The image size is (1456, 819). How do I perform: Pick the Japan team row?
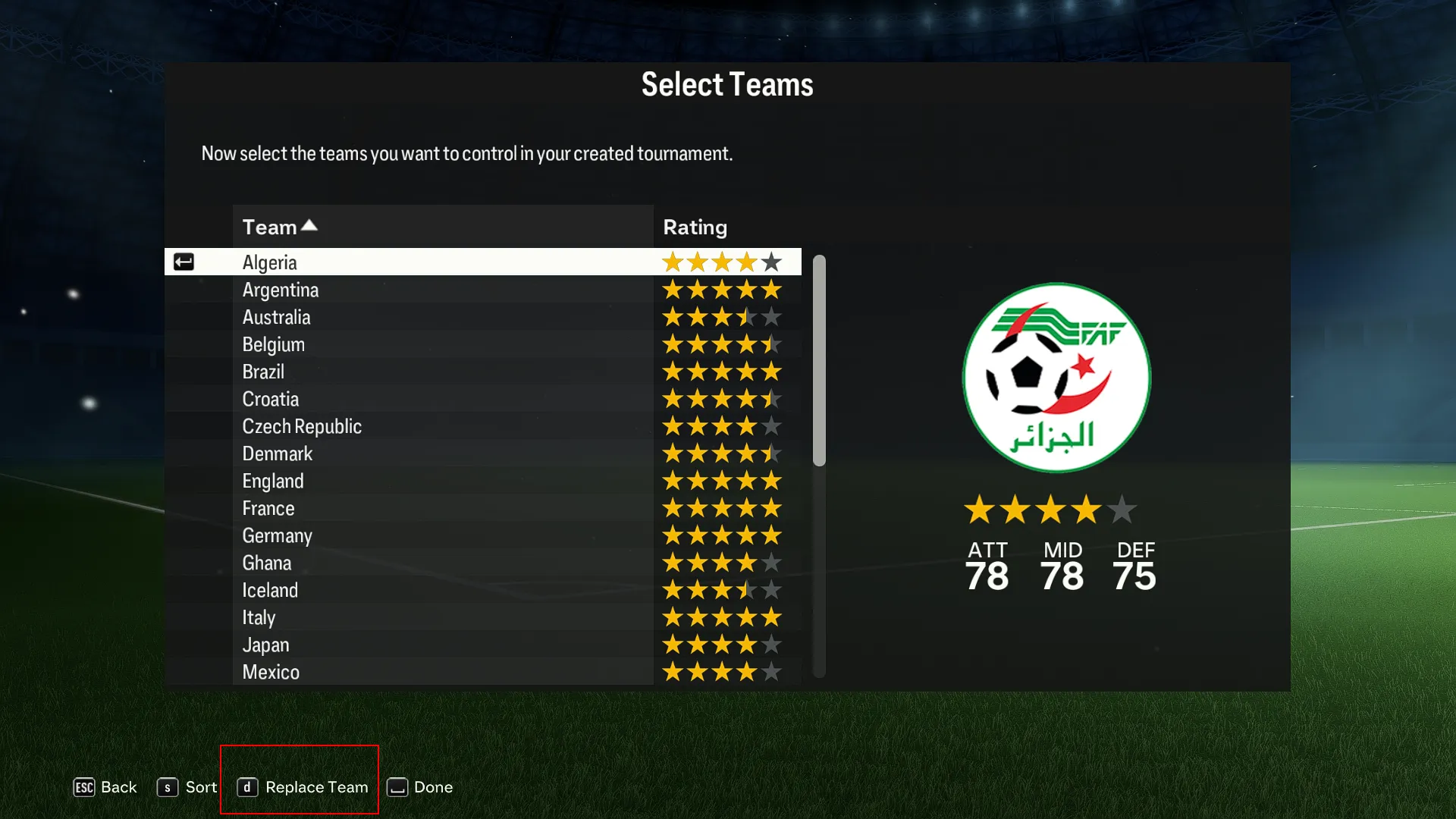click(265, 645)
